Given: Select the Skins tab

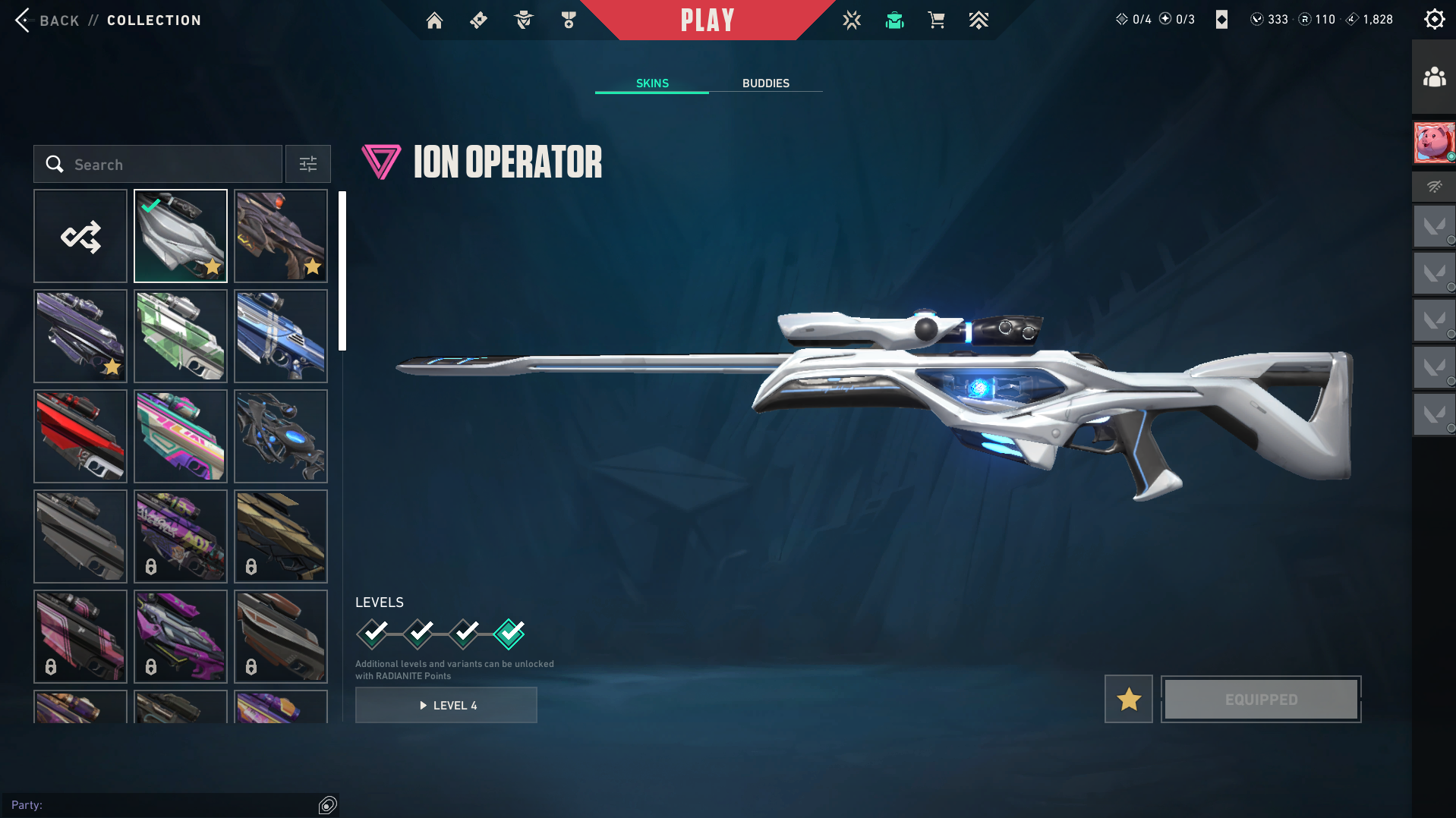Looking at the screenshot, I should pos(652,83).
